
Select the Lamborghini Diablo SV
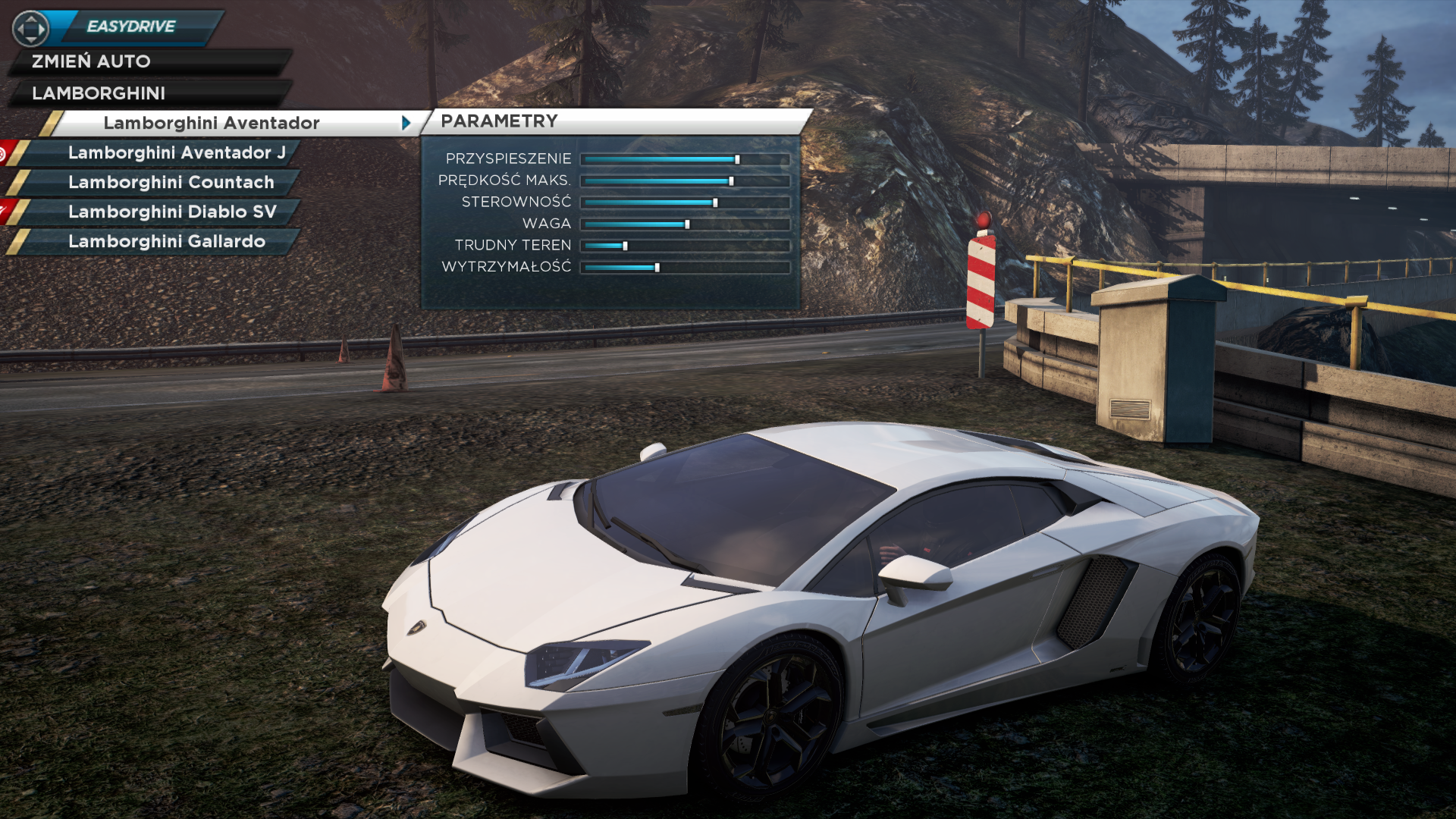[172, 212]
